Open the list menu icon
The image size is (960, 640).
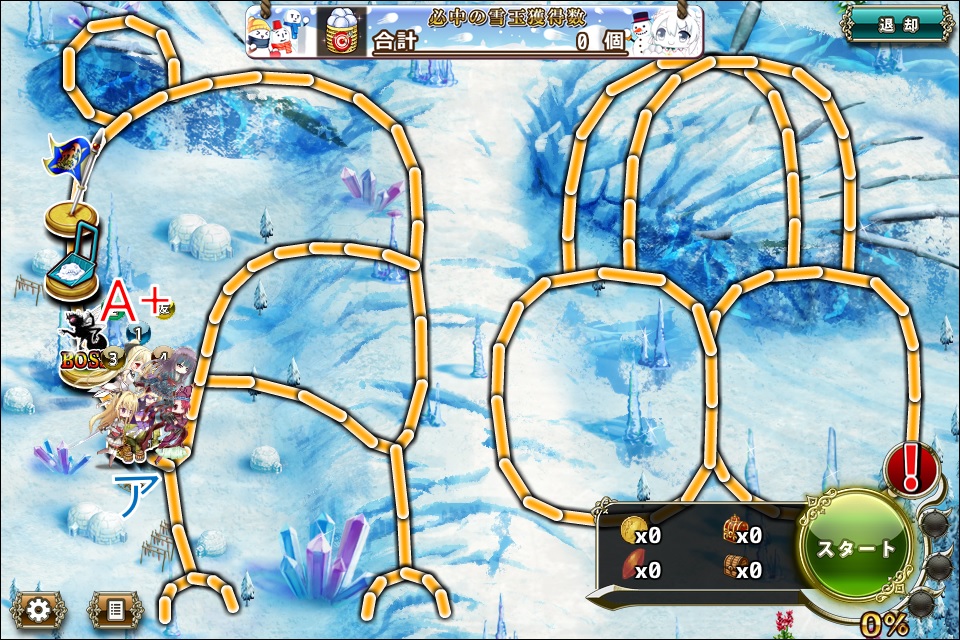115,608
